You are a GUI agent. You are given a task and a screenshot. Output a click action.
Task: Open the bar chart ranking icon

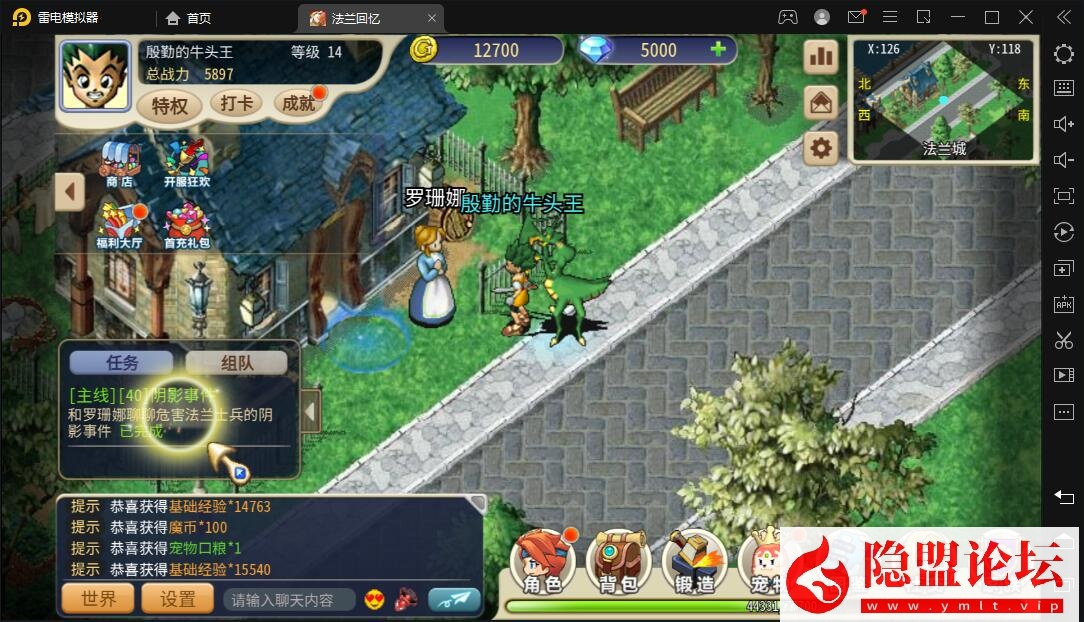(x=821, y=57)
